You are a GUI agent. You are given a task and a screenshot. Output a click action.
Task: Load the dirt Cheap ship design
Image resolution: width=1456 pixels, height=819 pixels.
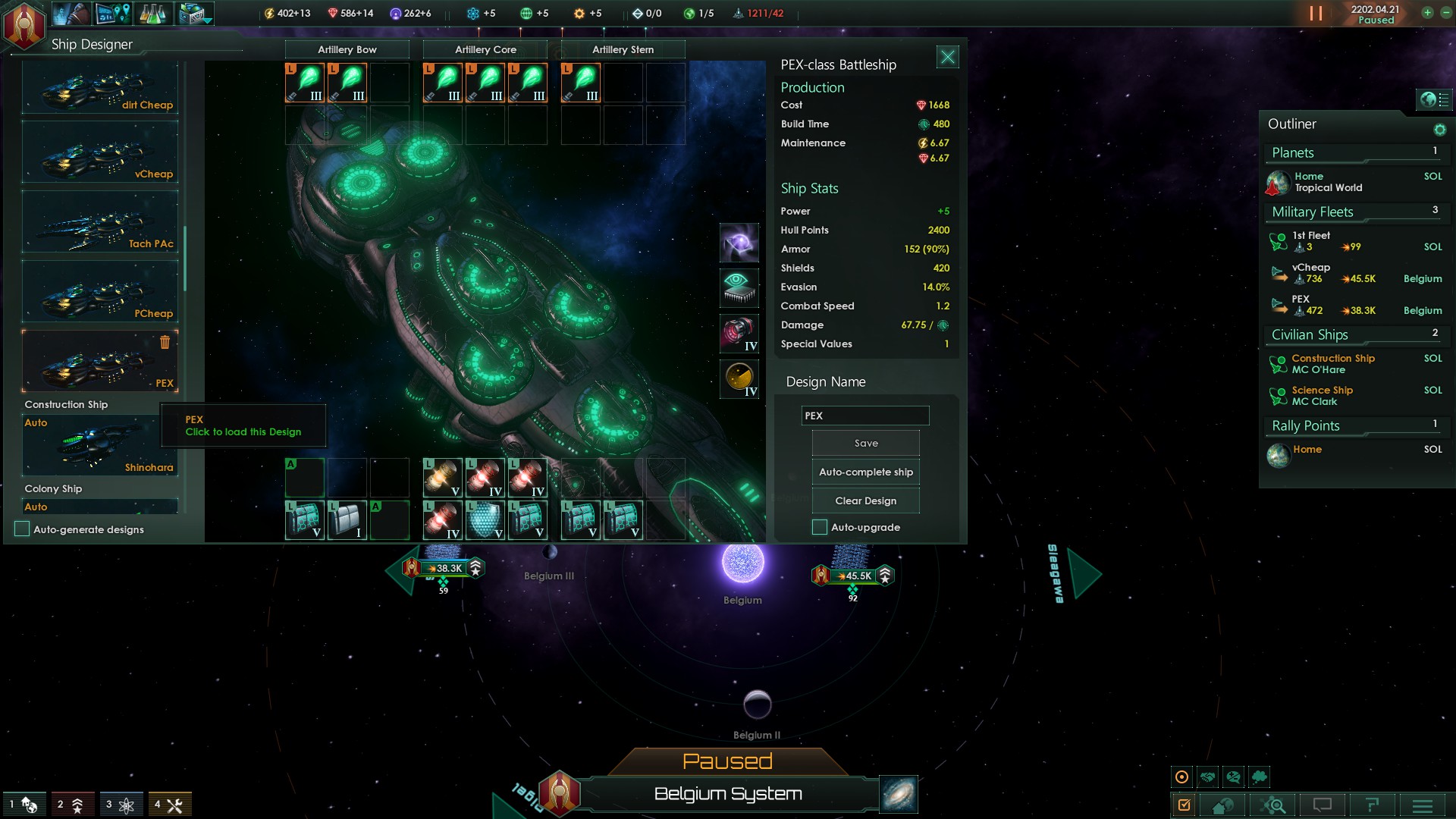[x=100, y=89]
